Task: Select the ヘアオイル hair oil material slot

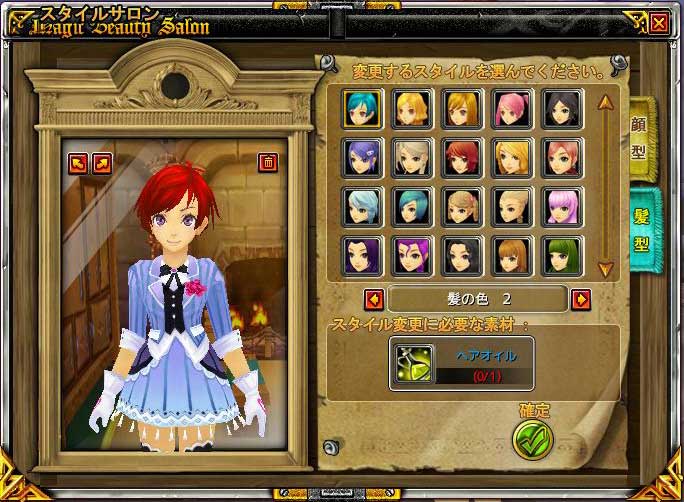Action: pos(413,363)
